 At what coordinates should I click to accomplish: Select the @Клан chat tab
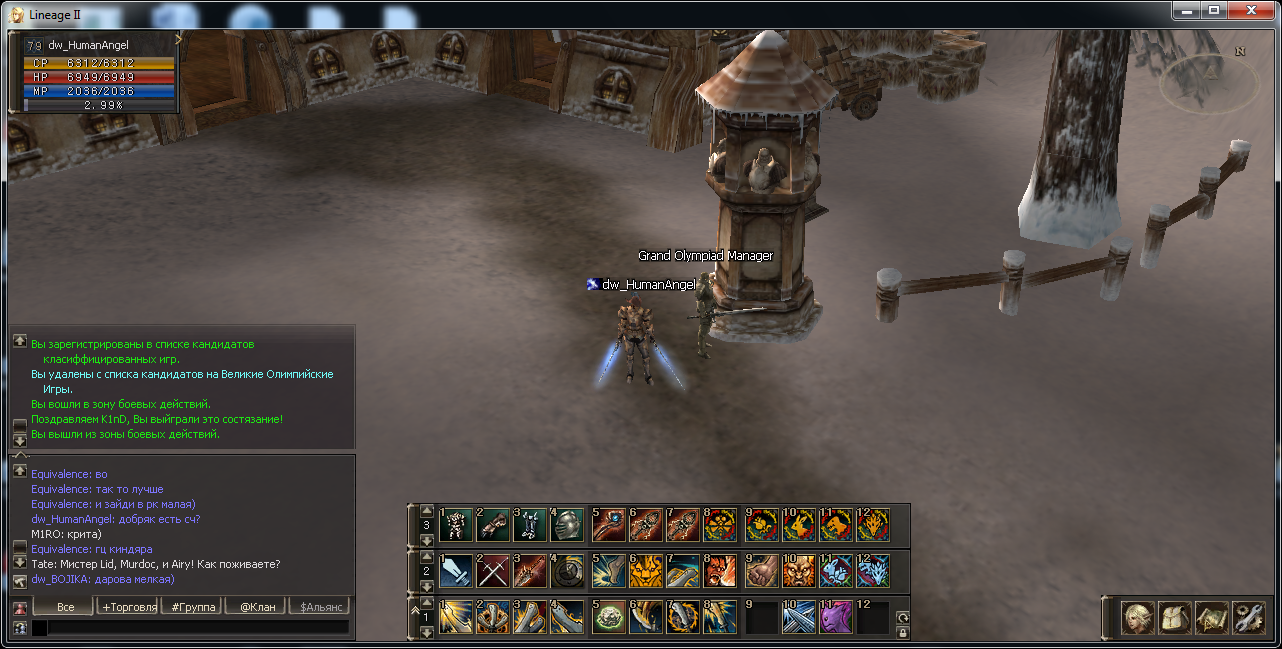click(255, 607)
